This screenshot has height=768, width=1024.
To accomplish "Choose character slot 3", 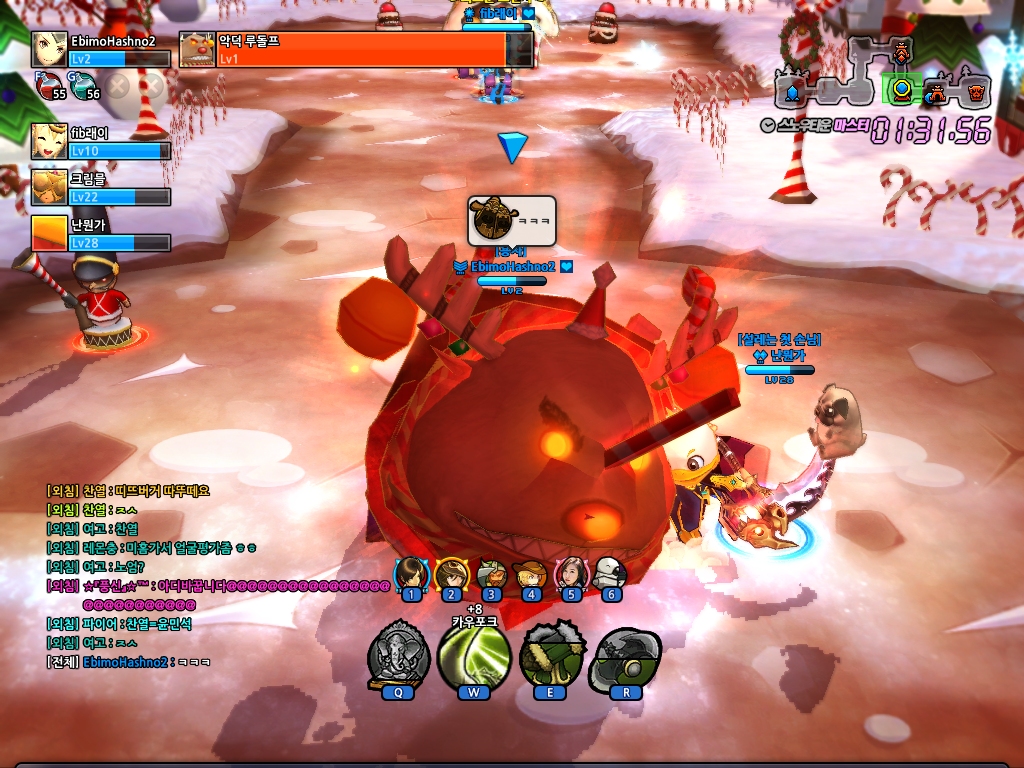I will coord(491,575).
